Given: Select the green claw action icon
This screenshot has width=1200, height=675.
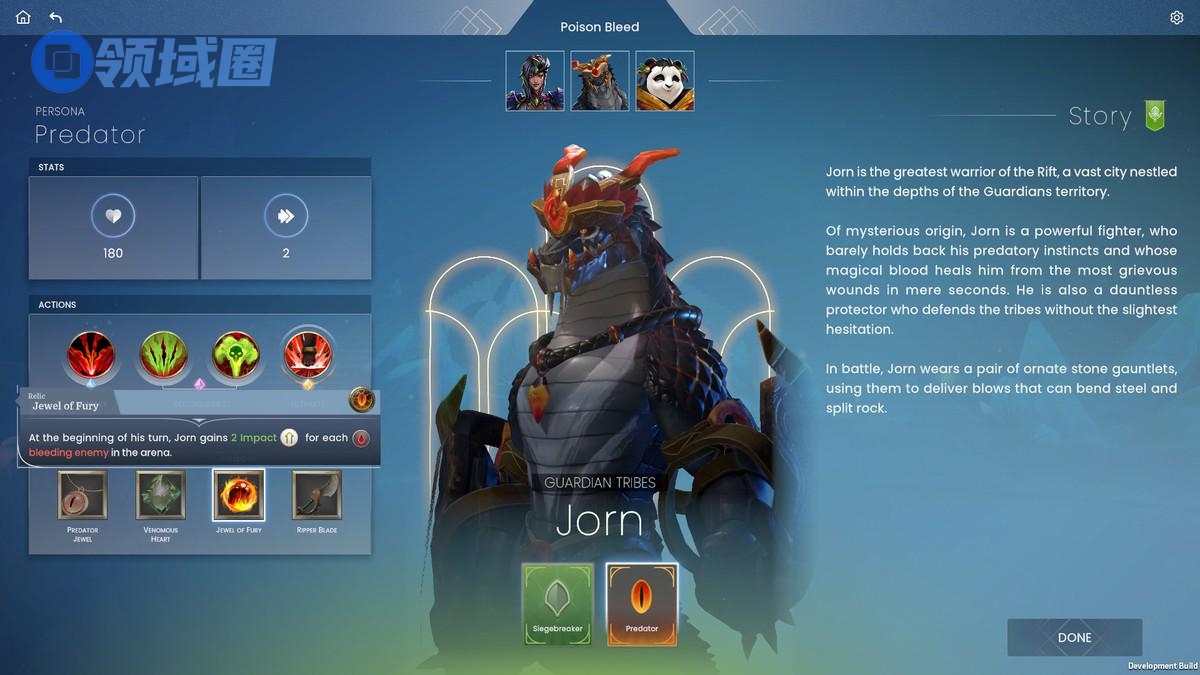Looking at the screenshot, I should (163, 355).
